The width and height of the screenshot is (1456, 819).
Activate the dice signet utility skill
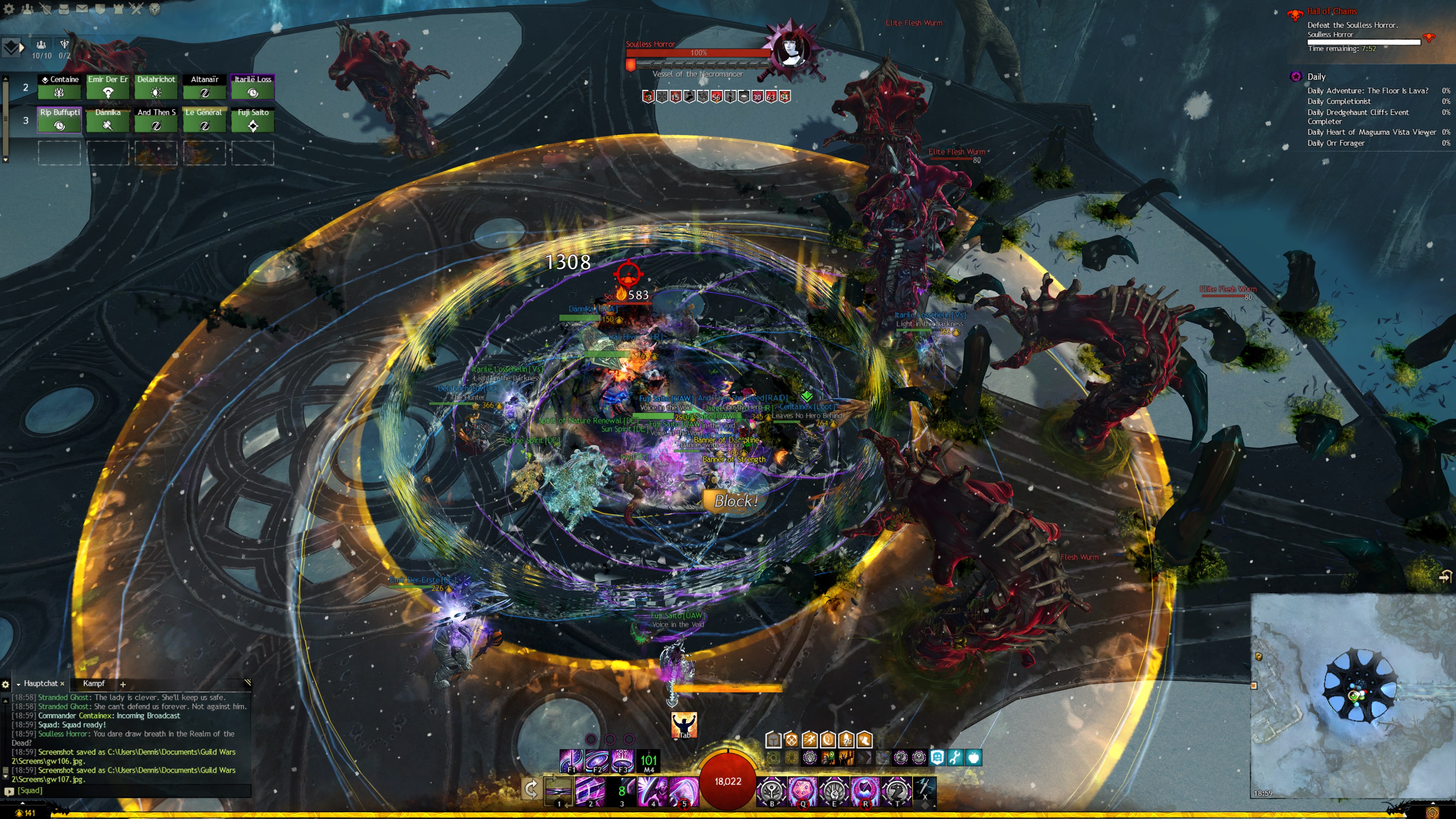pyautogui.click(x=802, y=789)
